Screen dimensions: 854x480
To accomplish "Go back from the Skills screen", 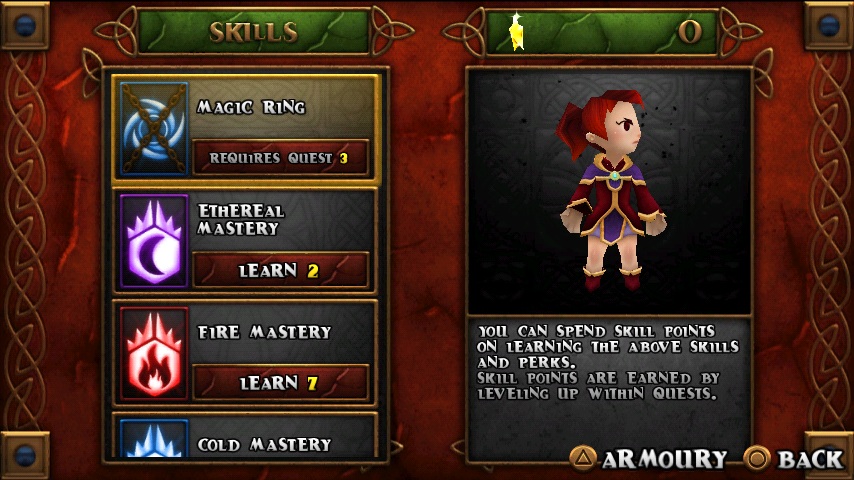I will click(x=795, y=459).
